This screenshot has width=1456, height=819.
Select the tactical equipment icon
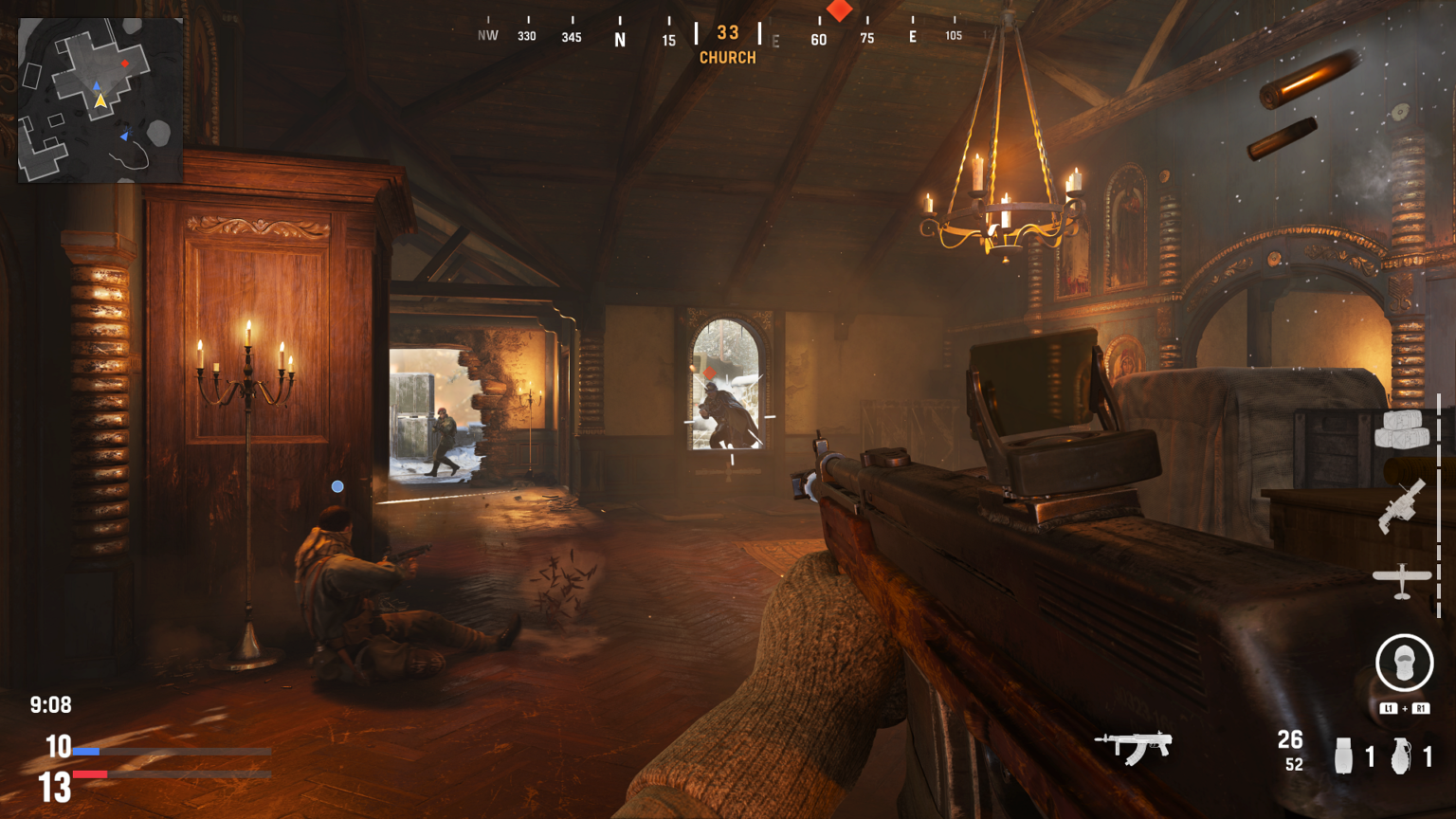click(x=1346, y=755)
